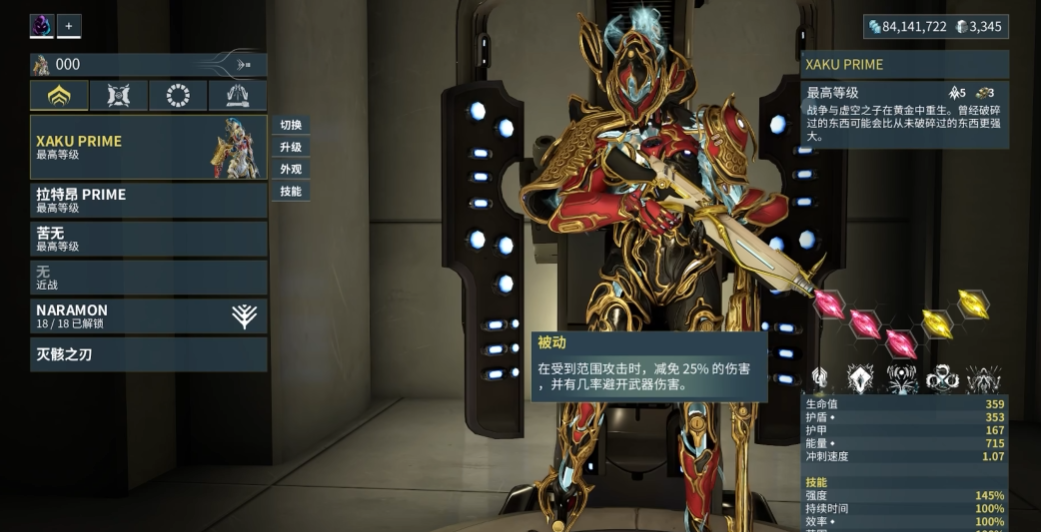
Task: Click the 切换 switch button
Action: [x=290, y=125]
